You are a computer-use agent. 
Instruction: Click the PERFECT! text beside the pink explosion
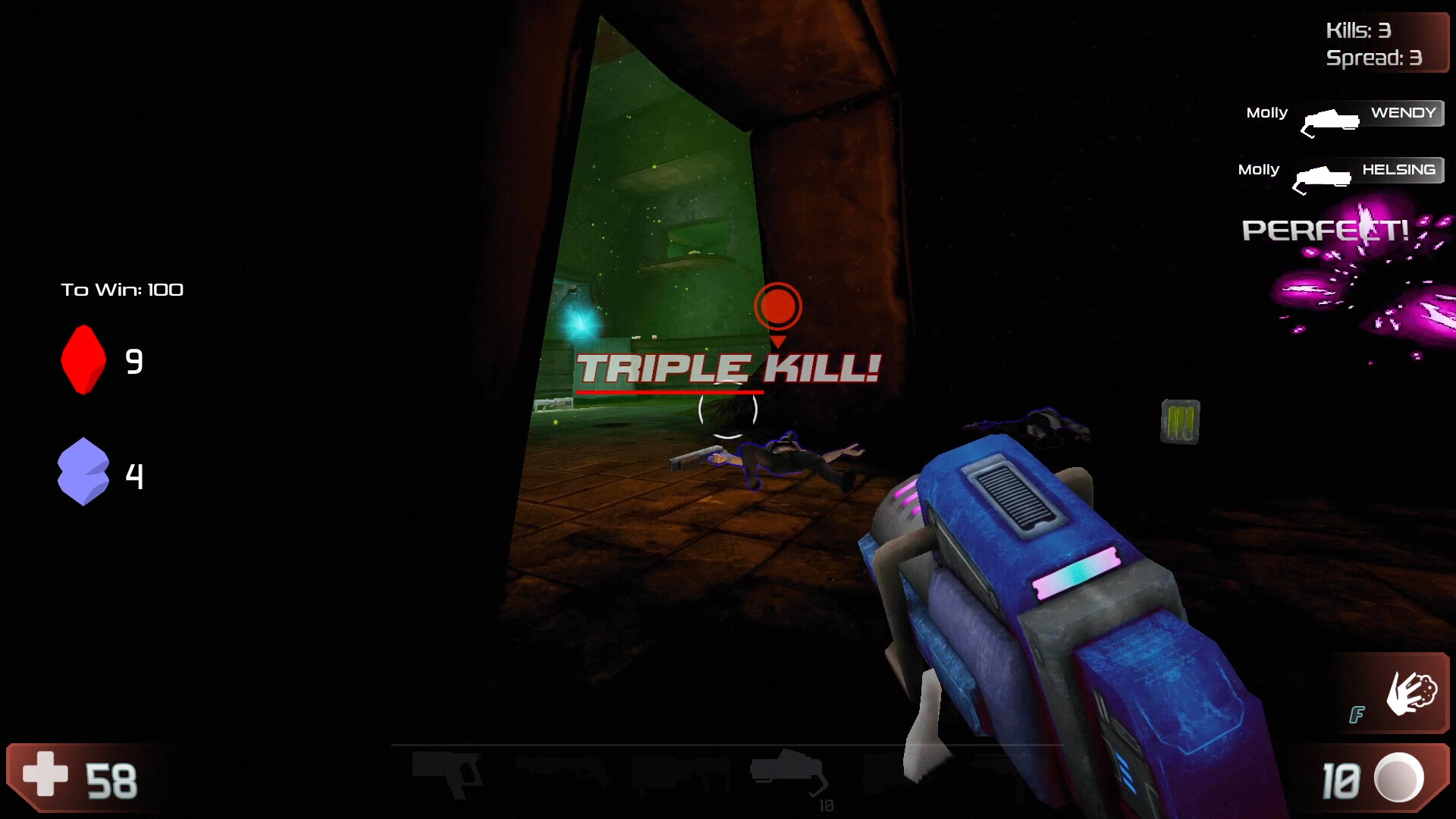coord(1324,230)
